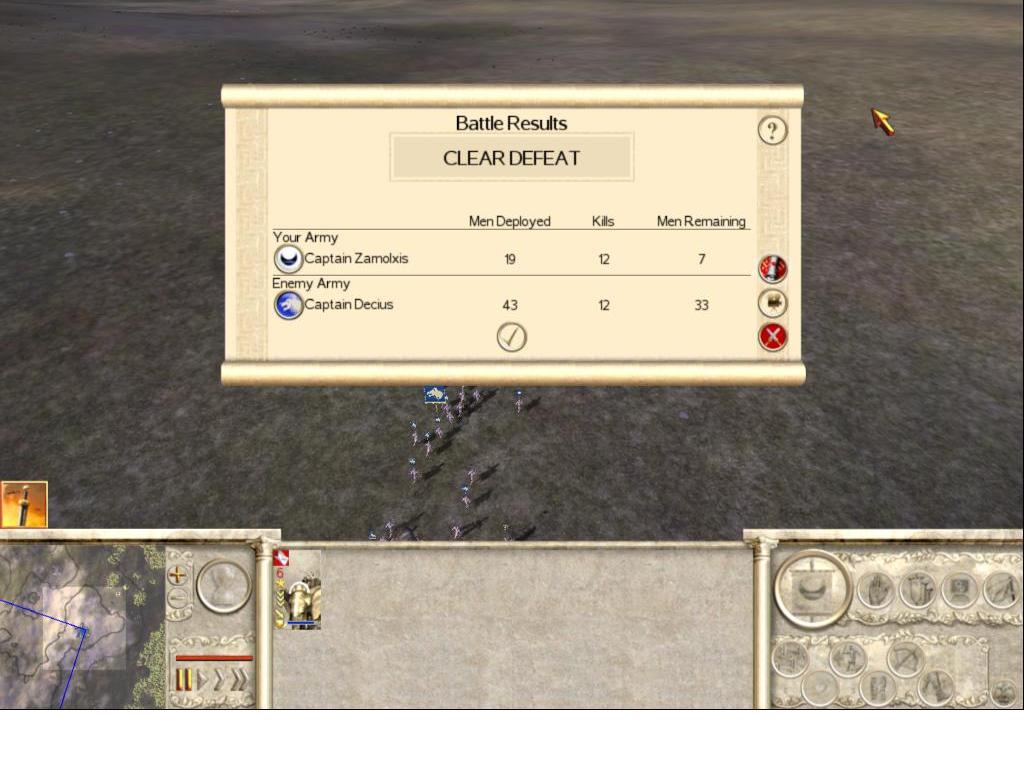This screenshot has width=1024, height=768.
Task: Click the bow and arrow command button
Action: [907, 657]
